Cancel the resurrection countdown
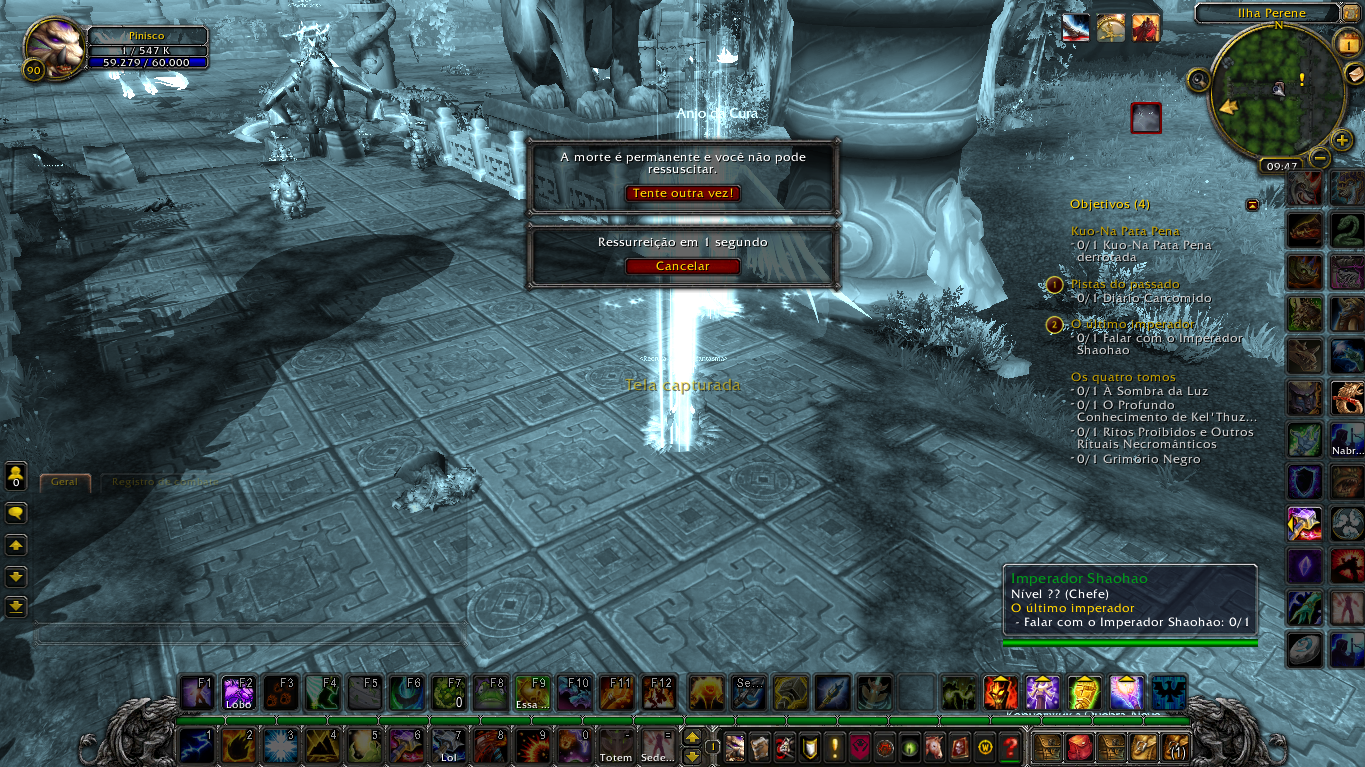This screenshot has width=1365, height=767. tap(683, 266)
